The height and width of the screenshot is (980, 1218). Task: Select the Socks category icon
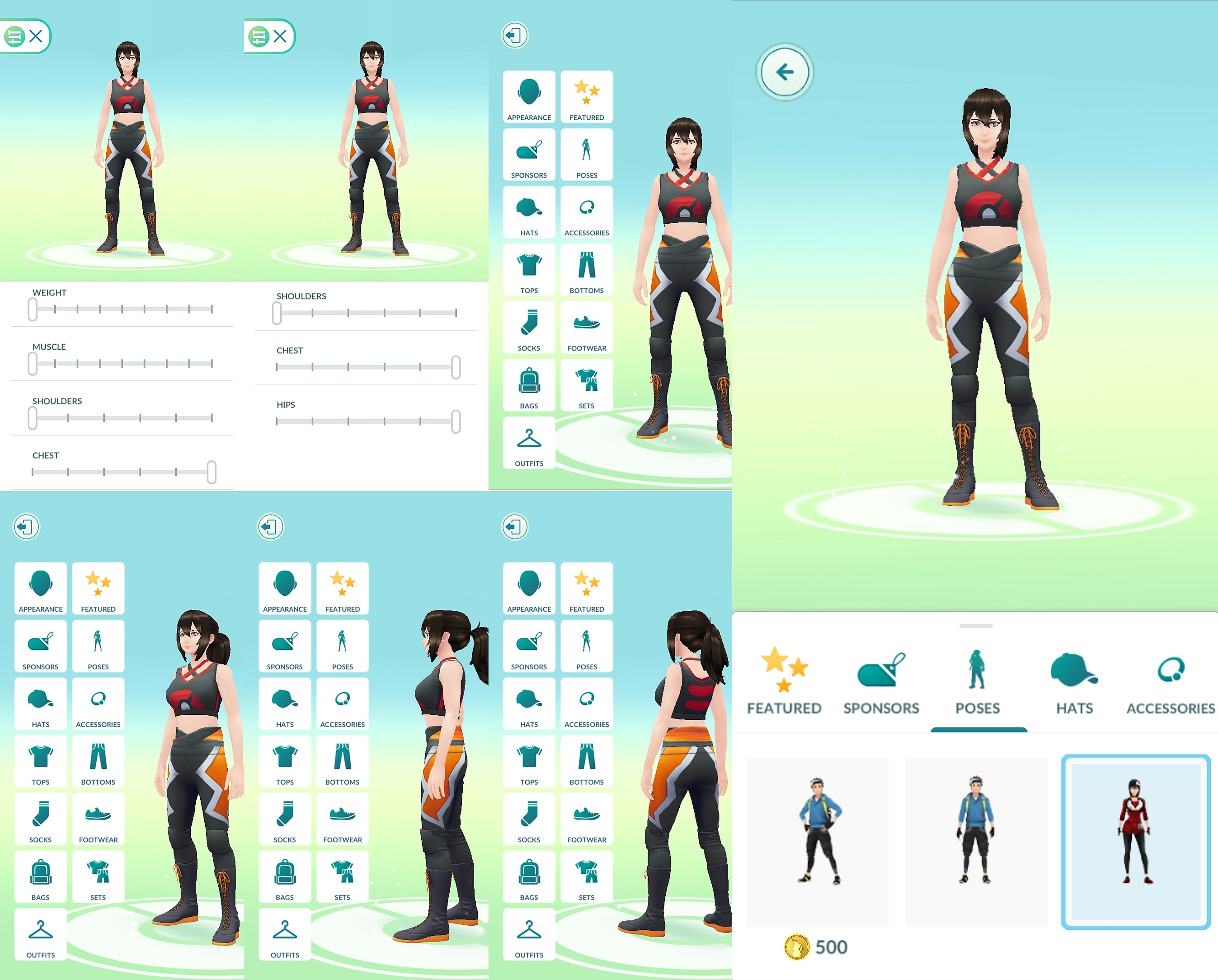(x=529, y=328)
